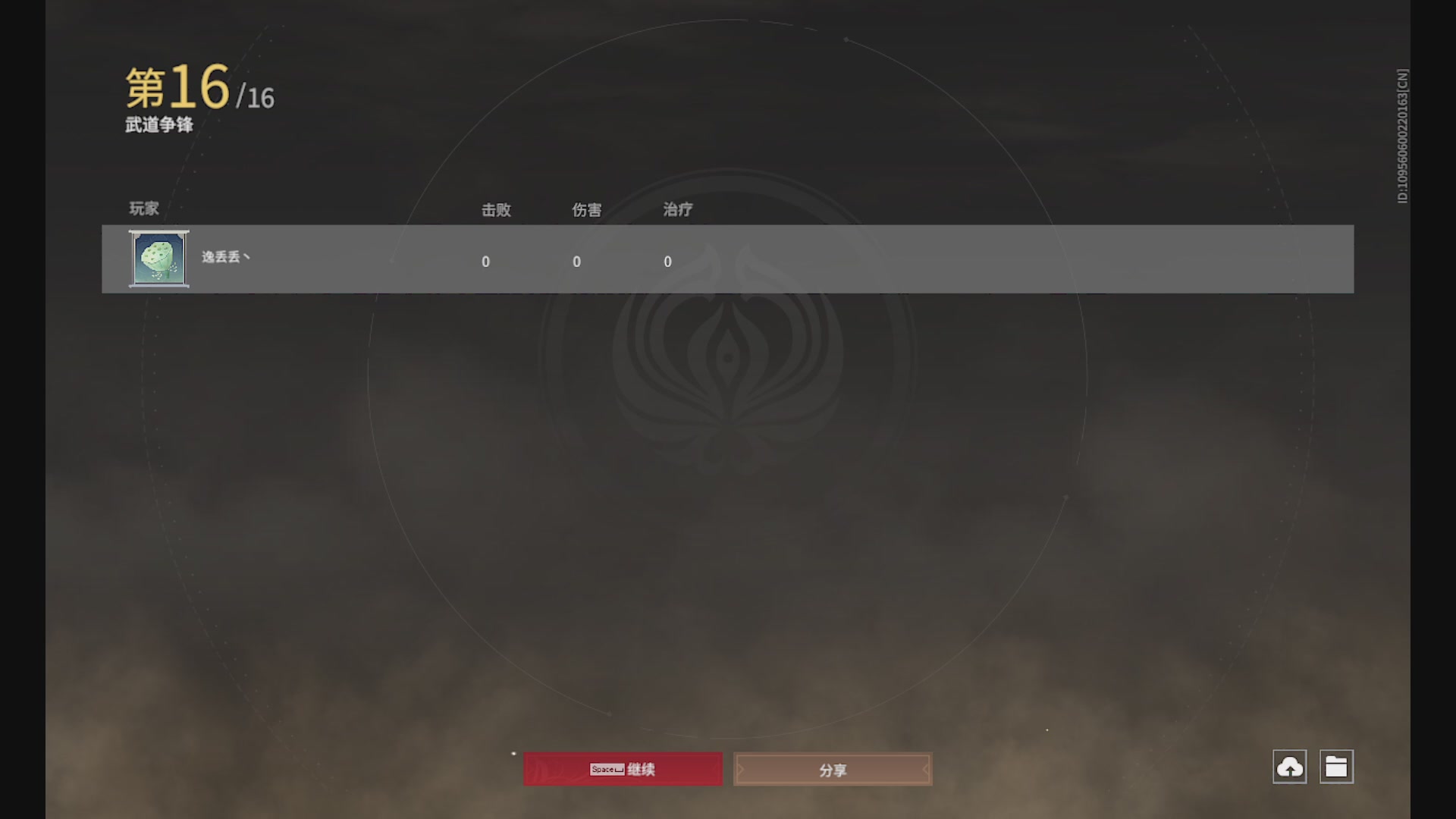Click the 击败 kill count value zero
The image size is (1456, 819).
[x=486, y=261]
